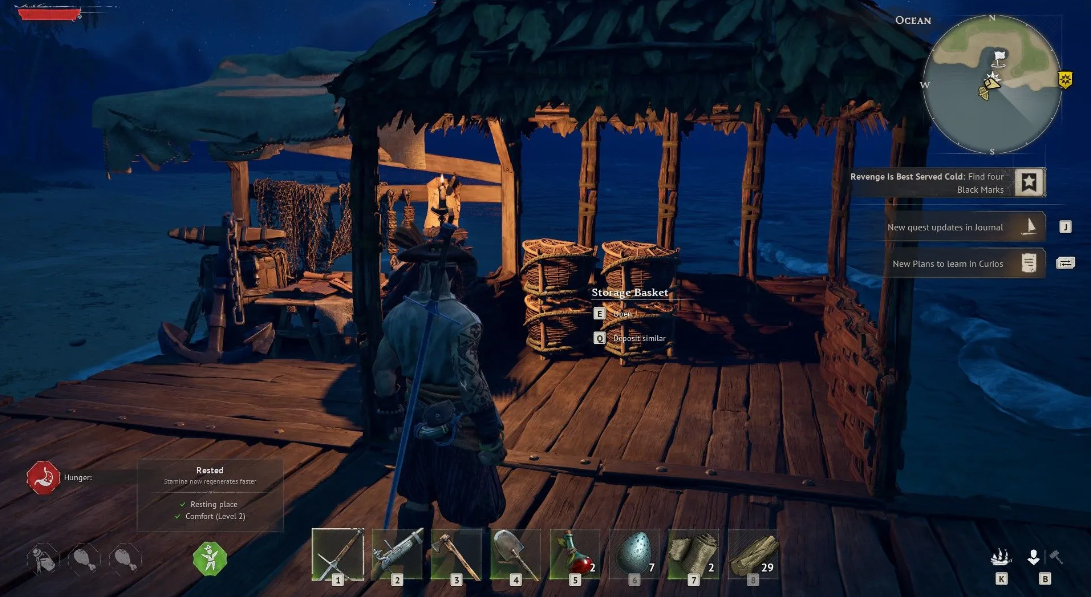
Task: Pick the cloth rolls hotbar slot
Action: point(693,552)
